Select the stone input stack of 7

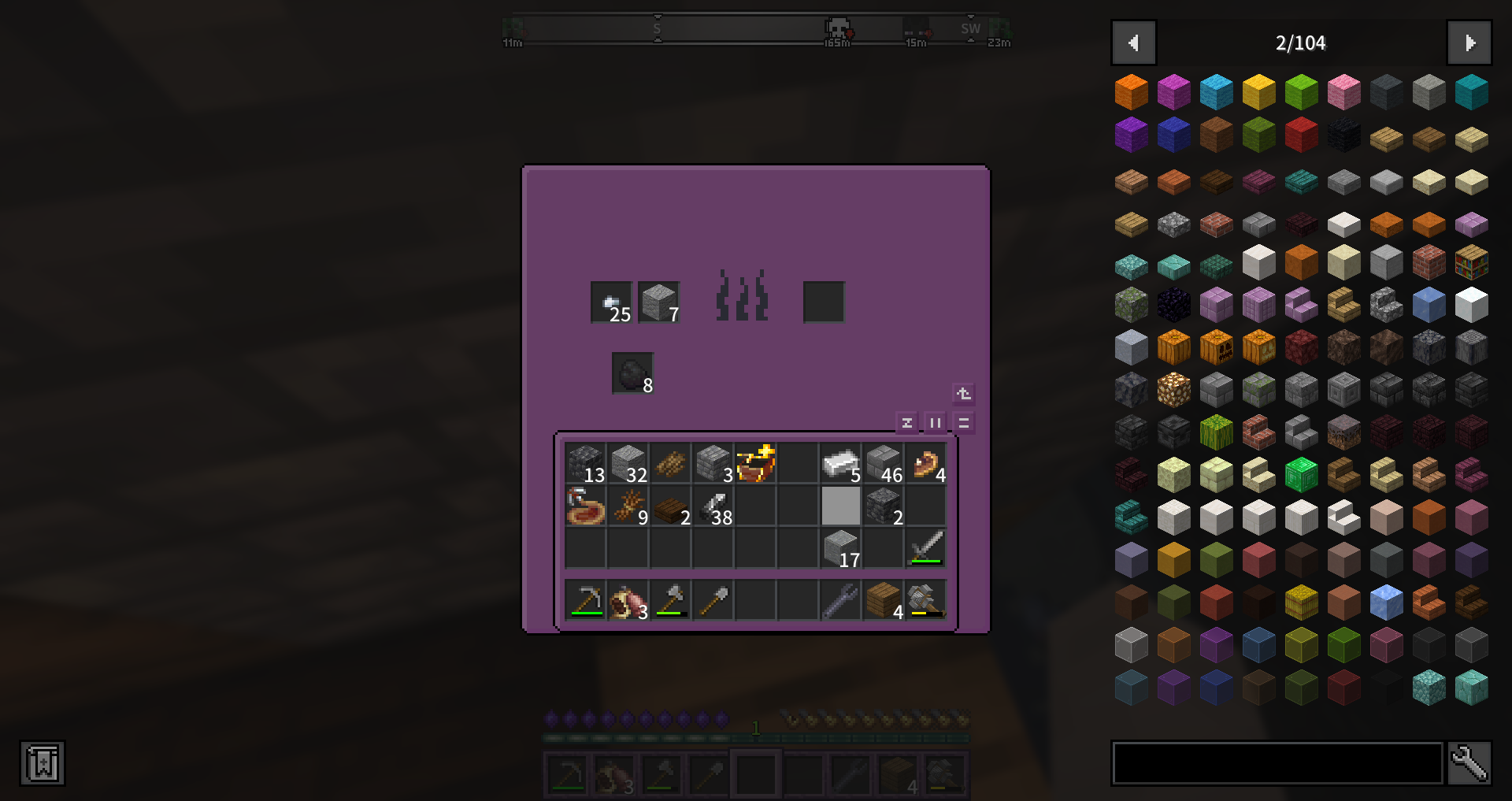pos(659,302)
